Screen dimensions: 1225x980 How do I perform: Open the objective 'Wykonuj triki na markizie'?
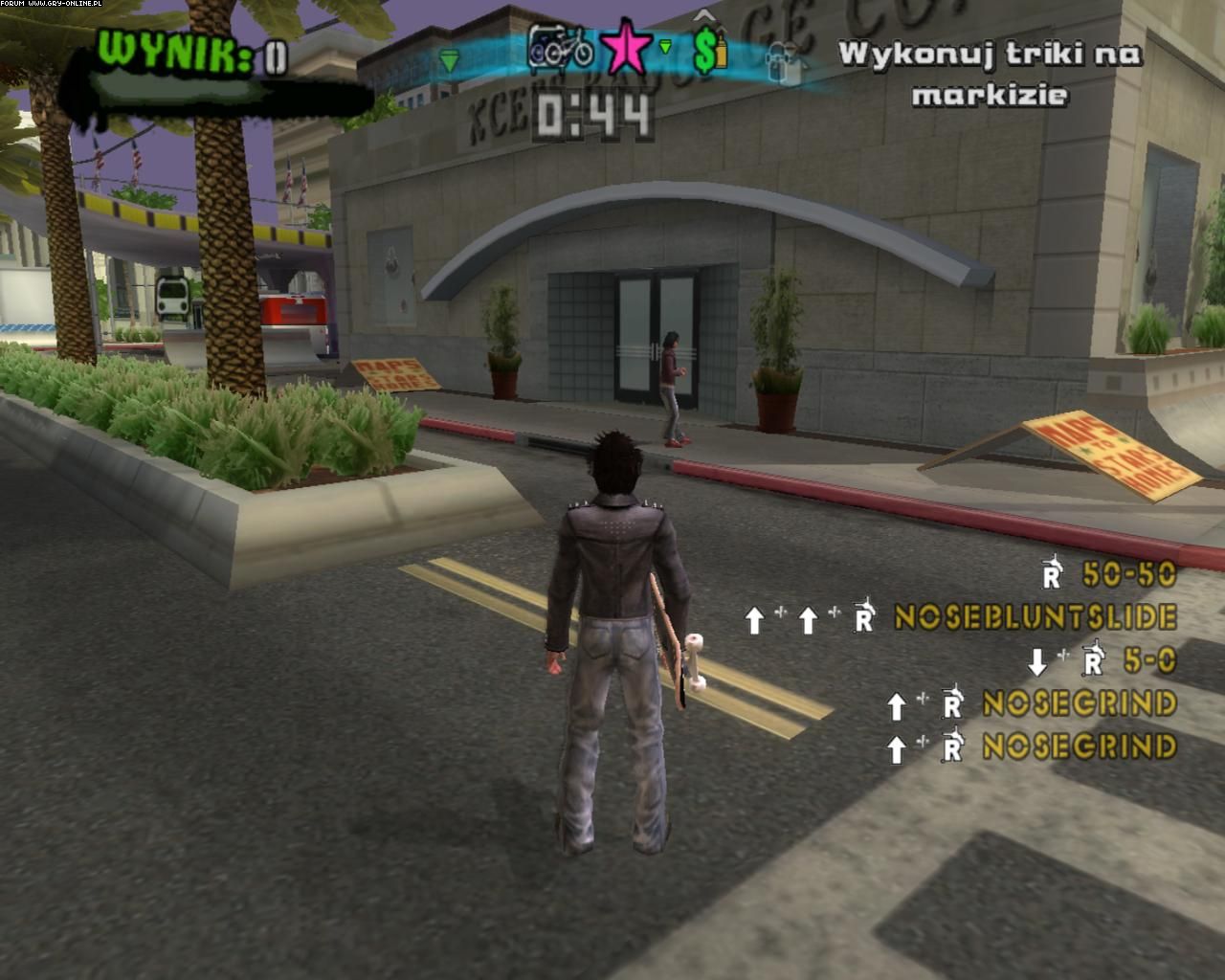990,74
